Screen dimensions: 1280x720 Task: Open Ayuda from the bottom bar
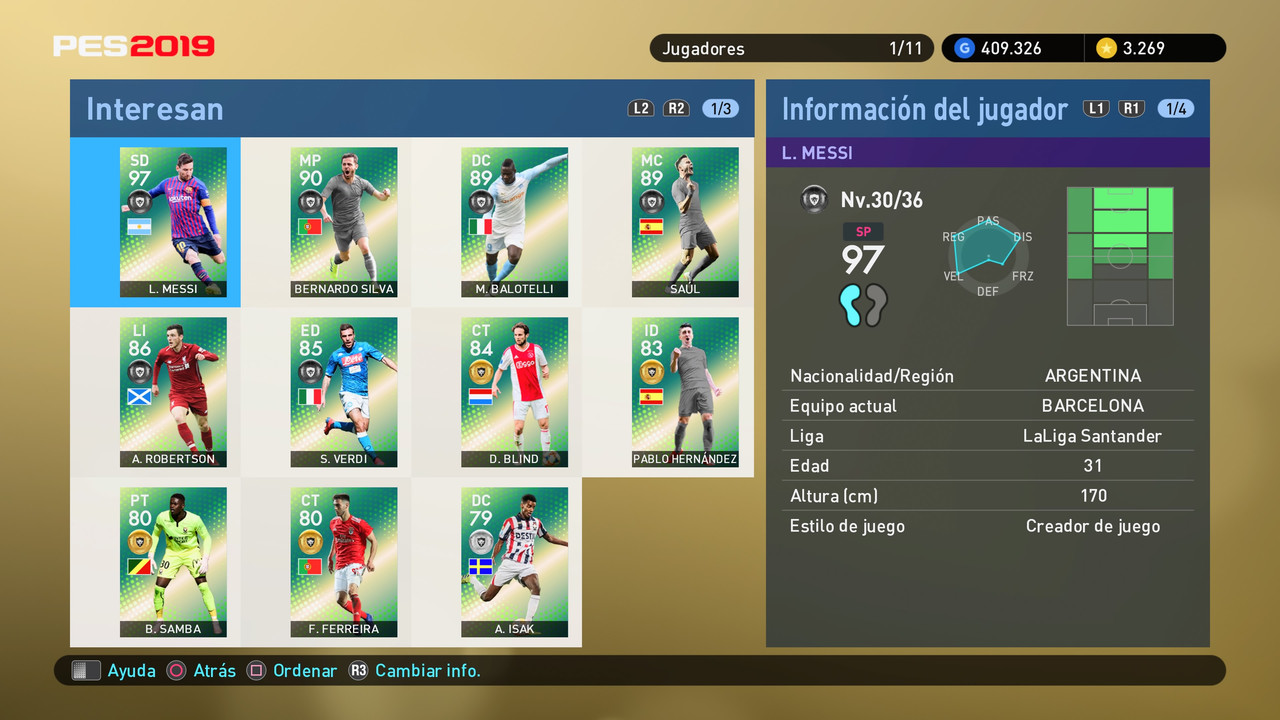pyautogui.click(x=123, y=670)
